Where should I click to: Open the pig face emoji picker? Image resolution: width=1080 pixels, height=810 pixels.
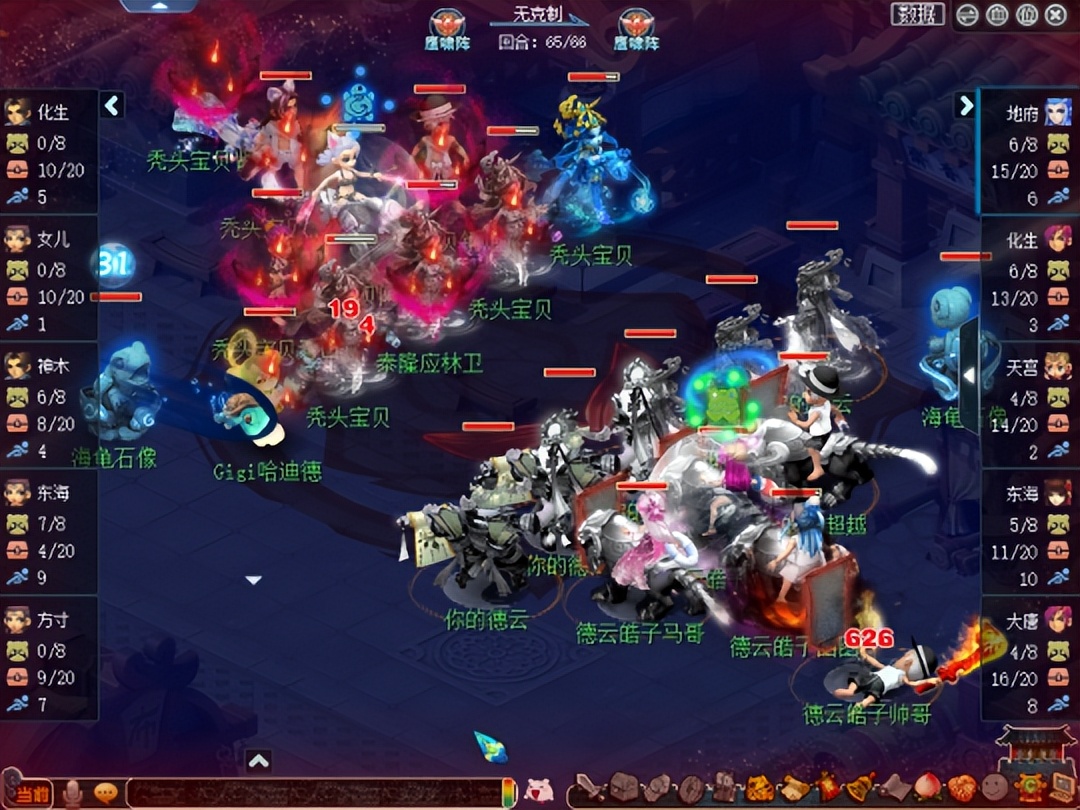click(x=539, y=790)
